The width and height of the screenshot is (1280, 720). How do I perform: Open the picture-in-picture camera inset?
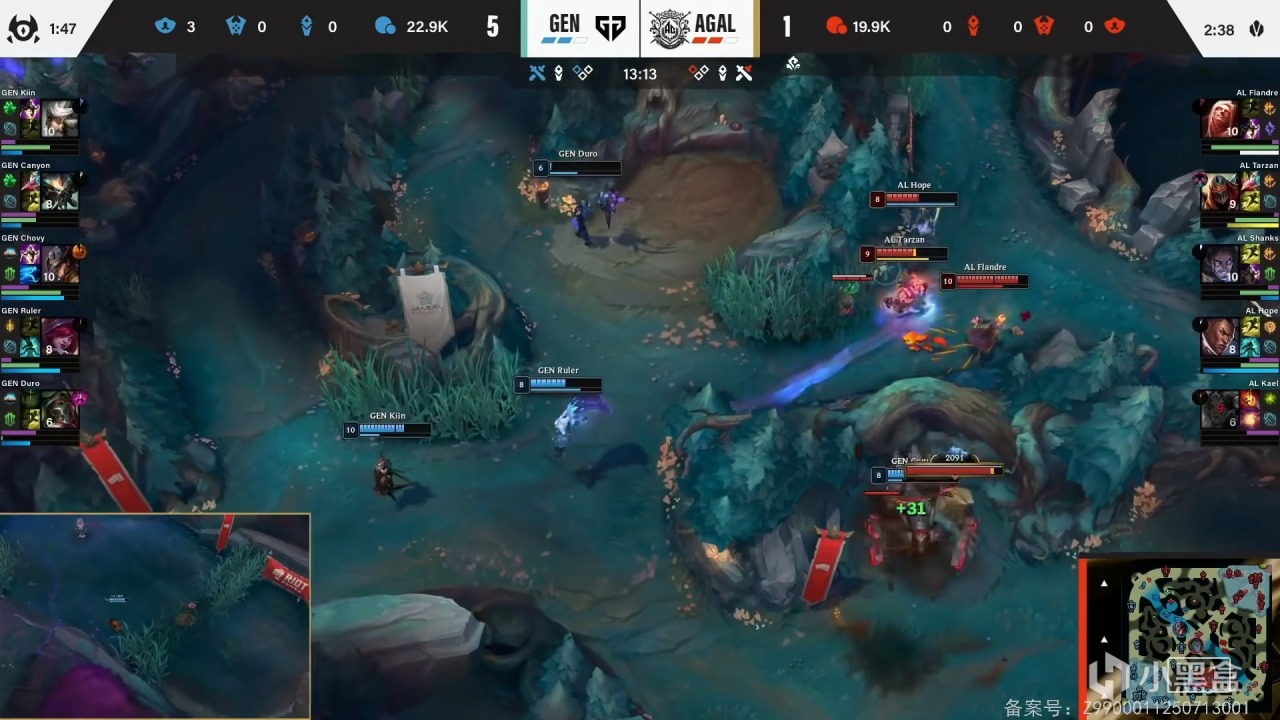point(155,616)
